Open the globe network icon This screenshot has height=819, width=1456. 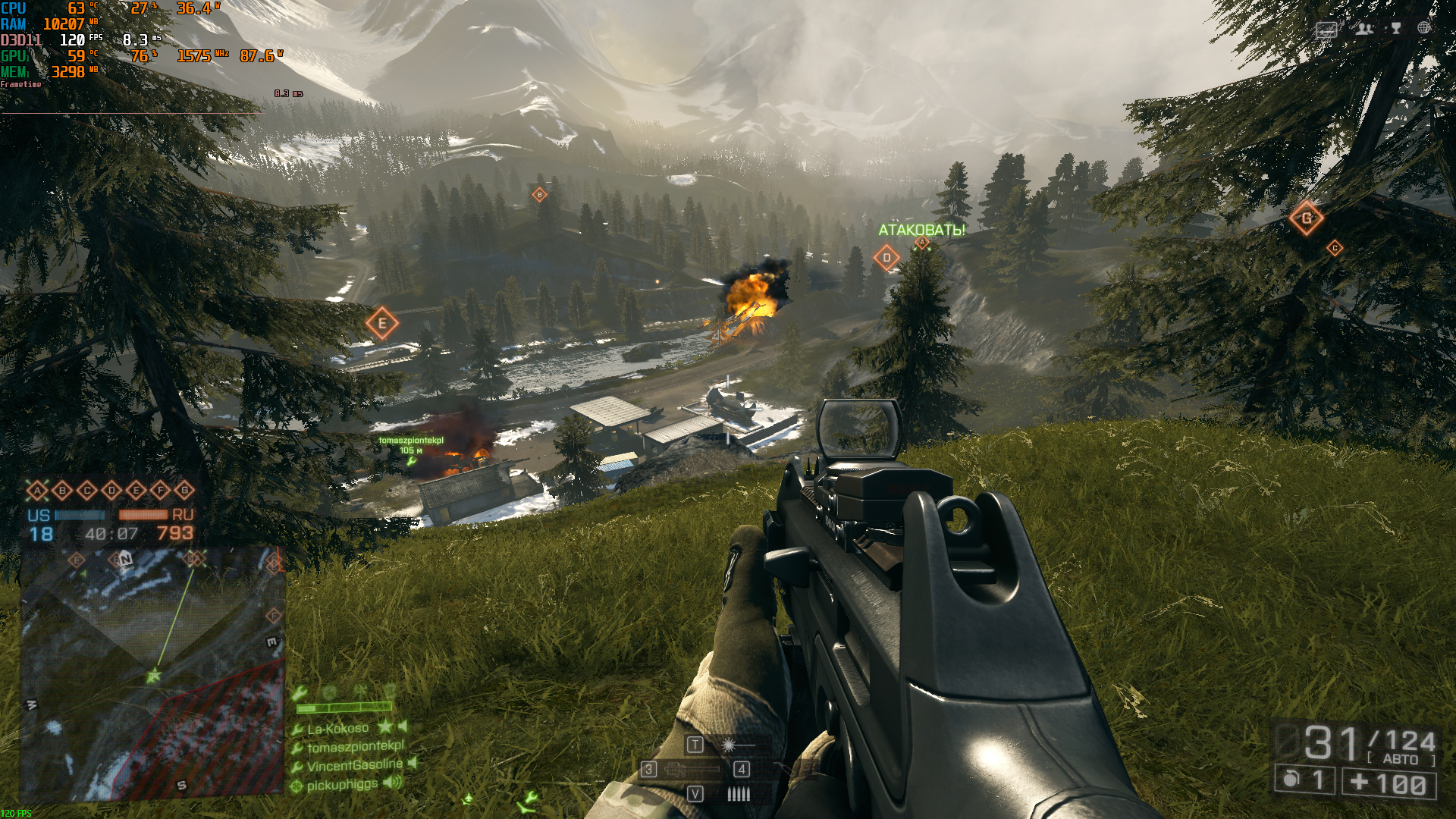(x=1424, y=28)
